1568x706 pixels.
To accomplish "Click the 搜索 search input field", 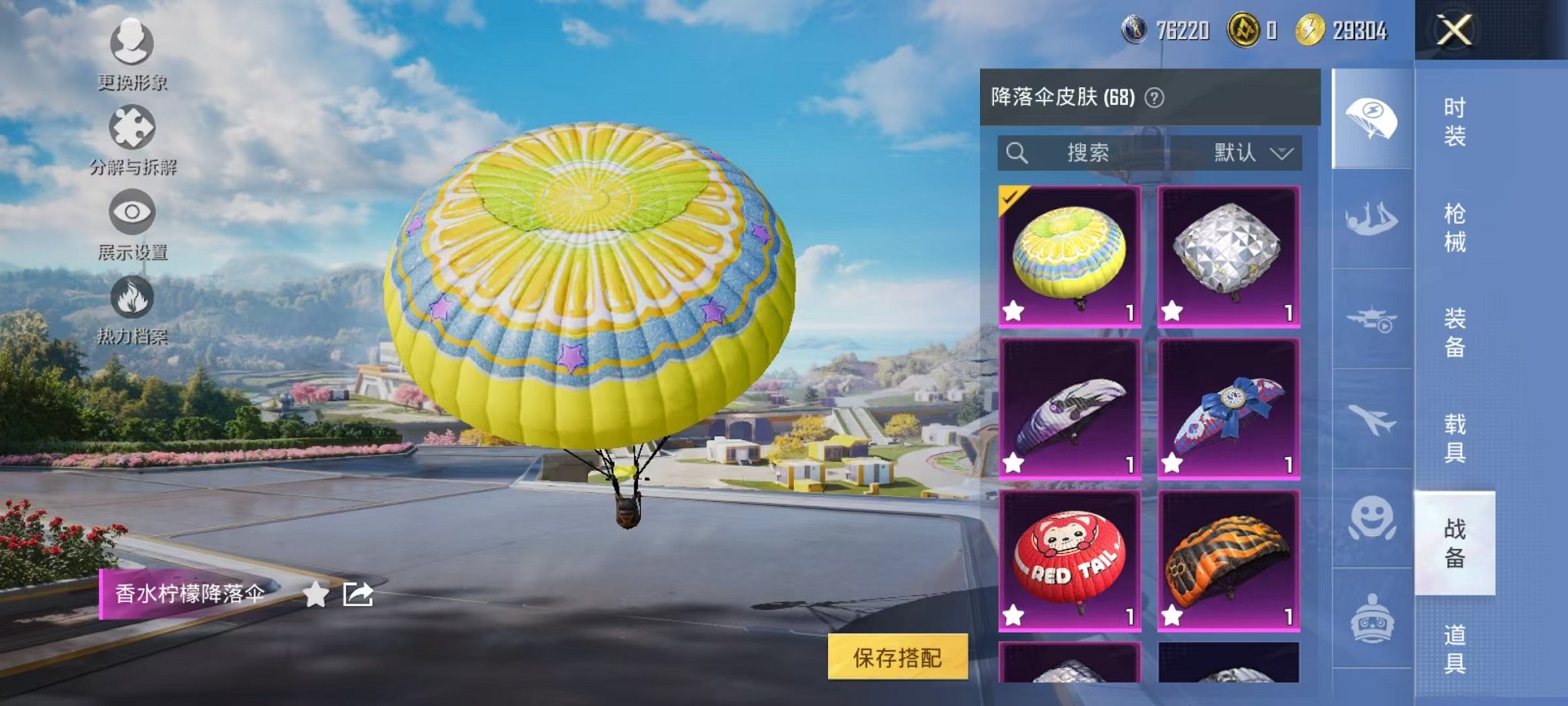I will [1091, 152].
